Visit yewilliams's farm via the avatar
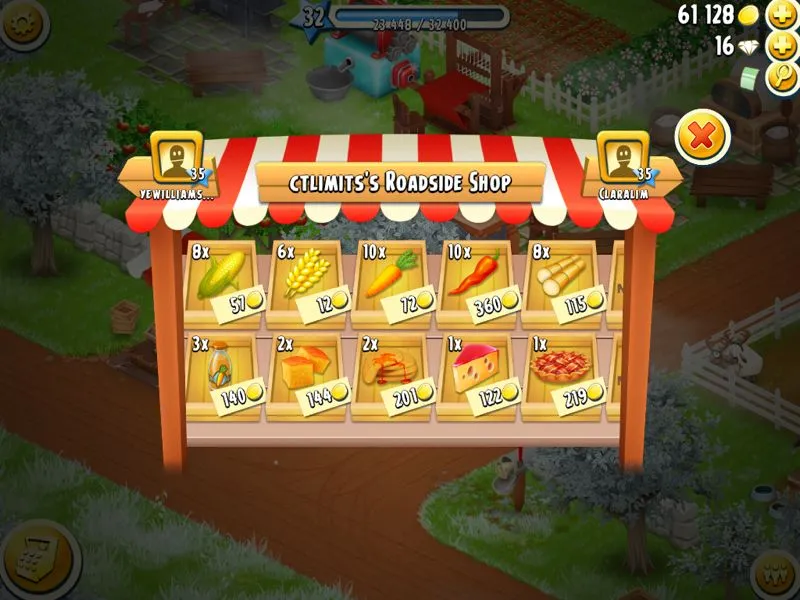 [x=176, y=160]
